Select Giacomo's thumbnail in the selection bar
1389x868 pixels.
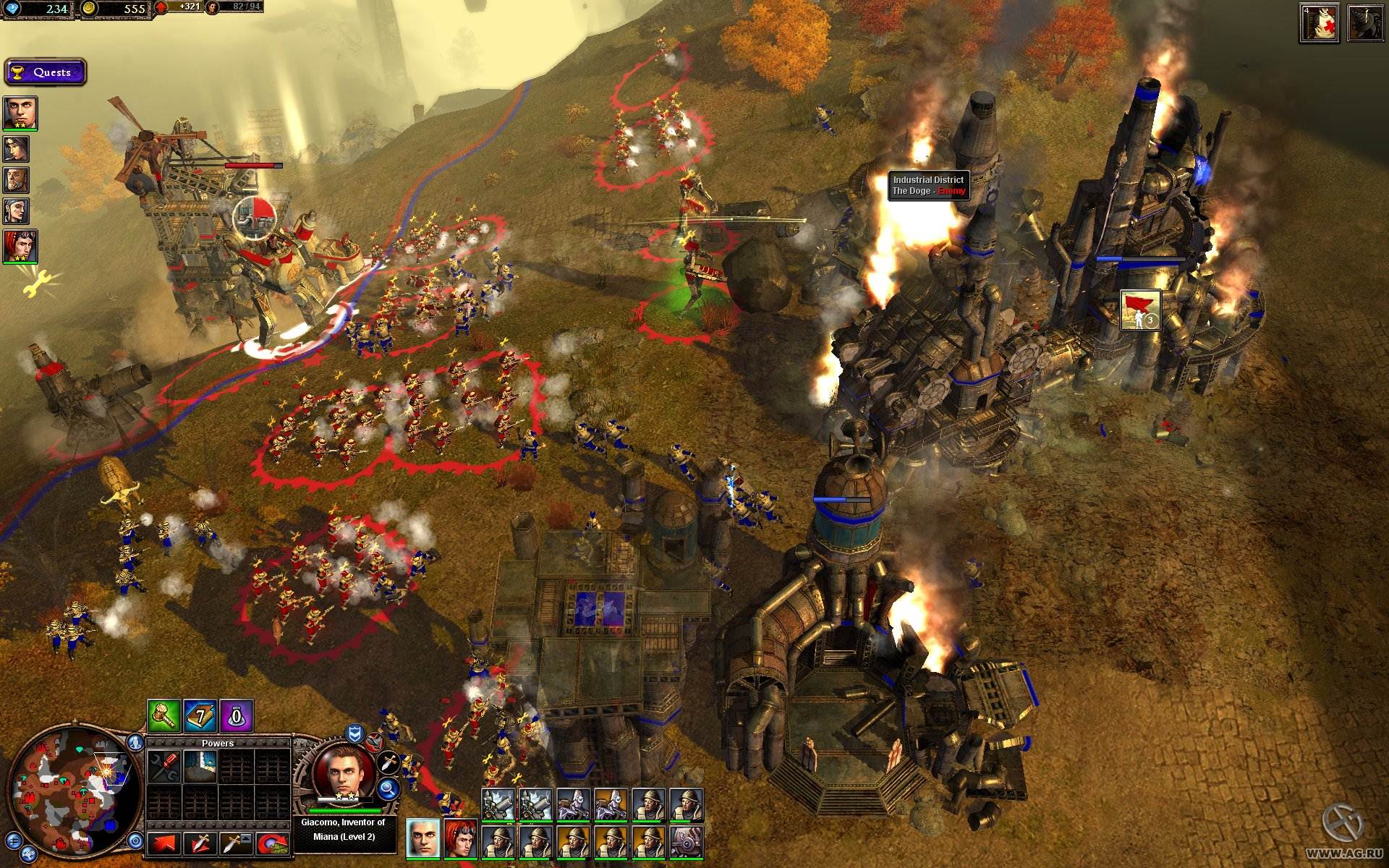coord(423,838)
